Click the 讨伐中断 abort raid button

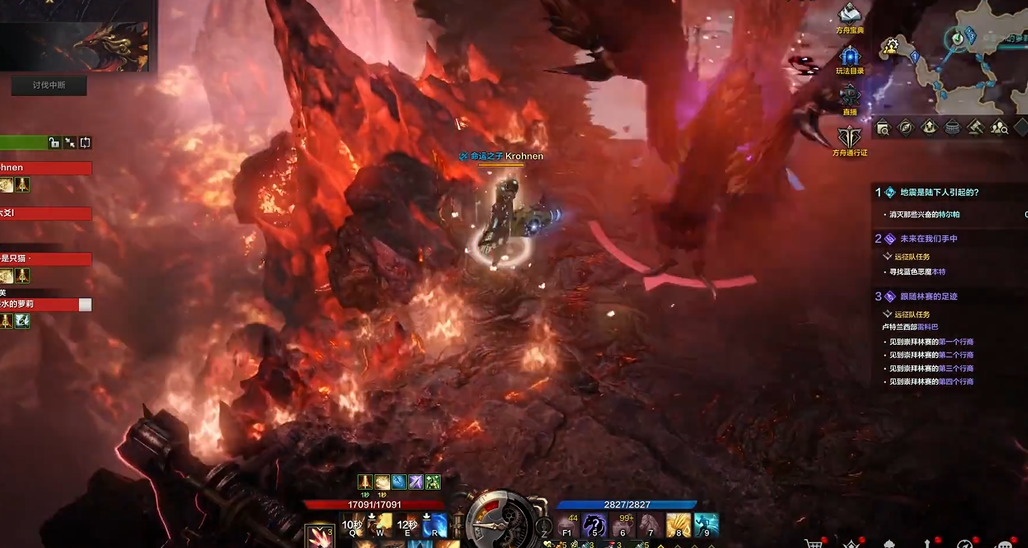(x=49, y=86)
